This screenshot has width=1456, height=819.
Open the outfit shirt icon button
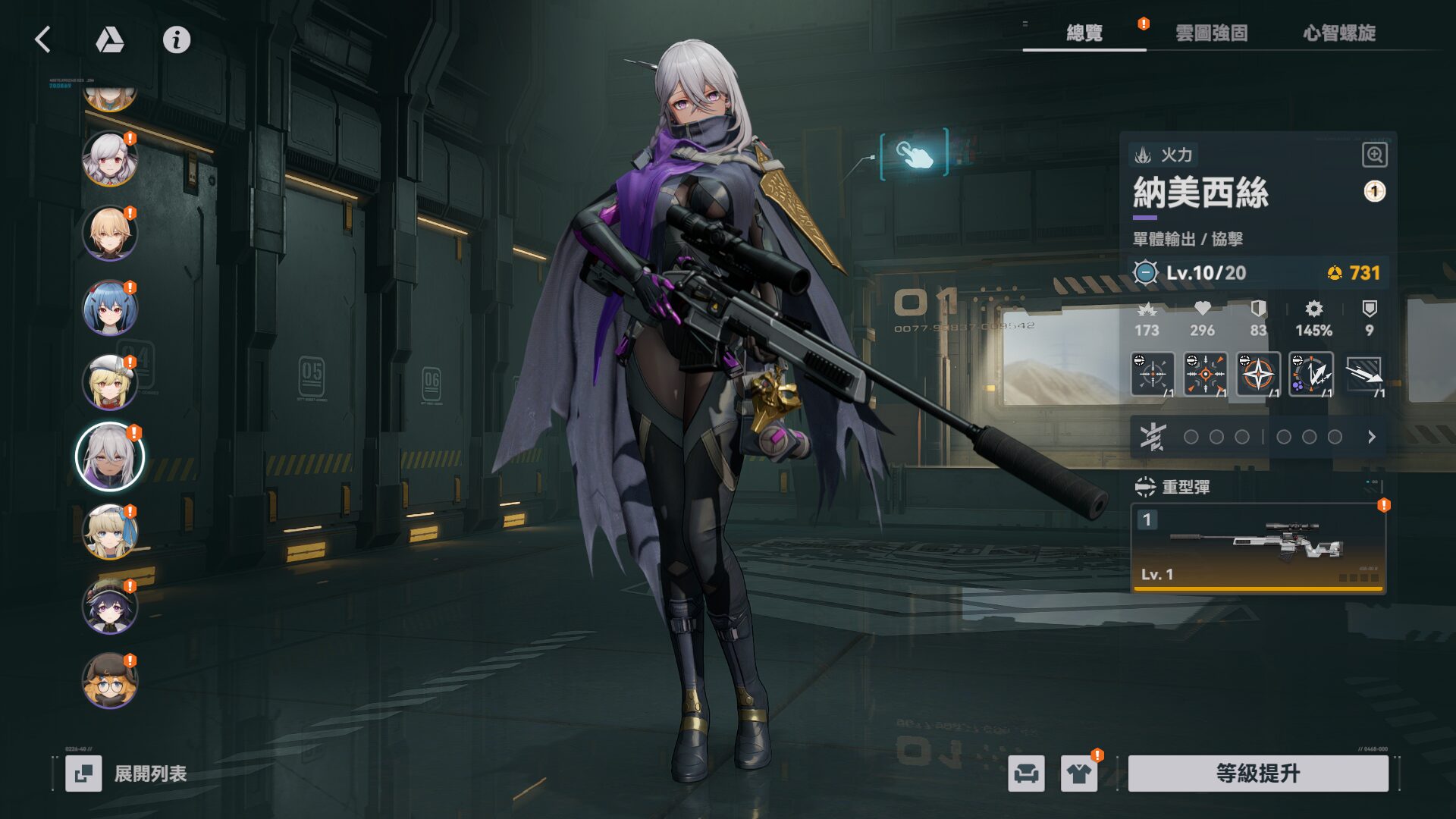[x=1079, y=773]
